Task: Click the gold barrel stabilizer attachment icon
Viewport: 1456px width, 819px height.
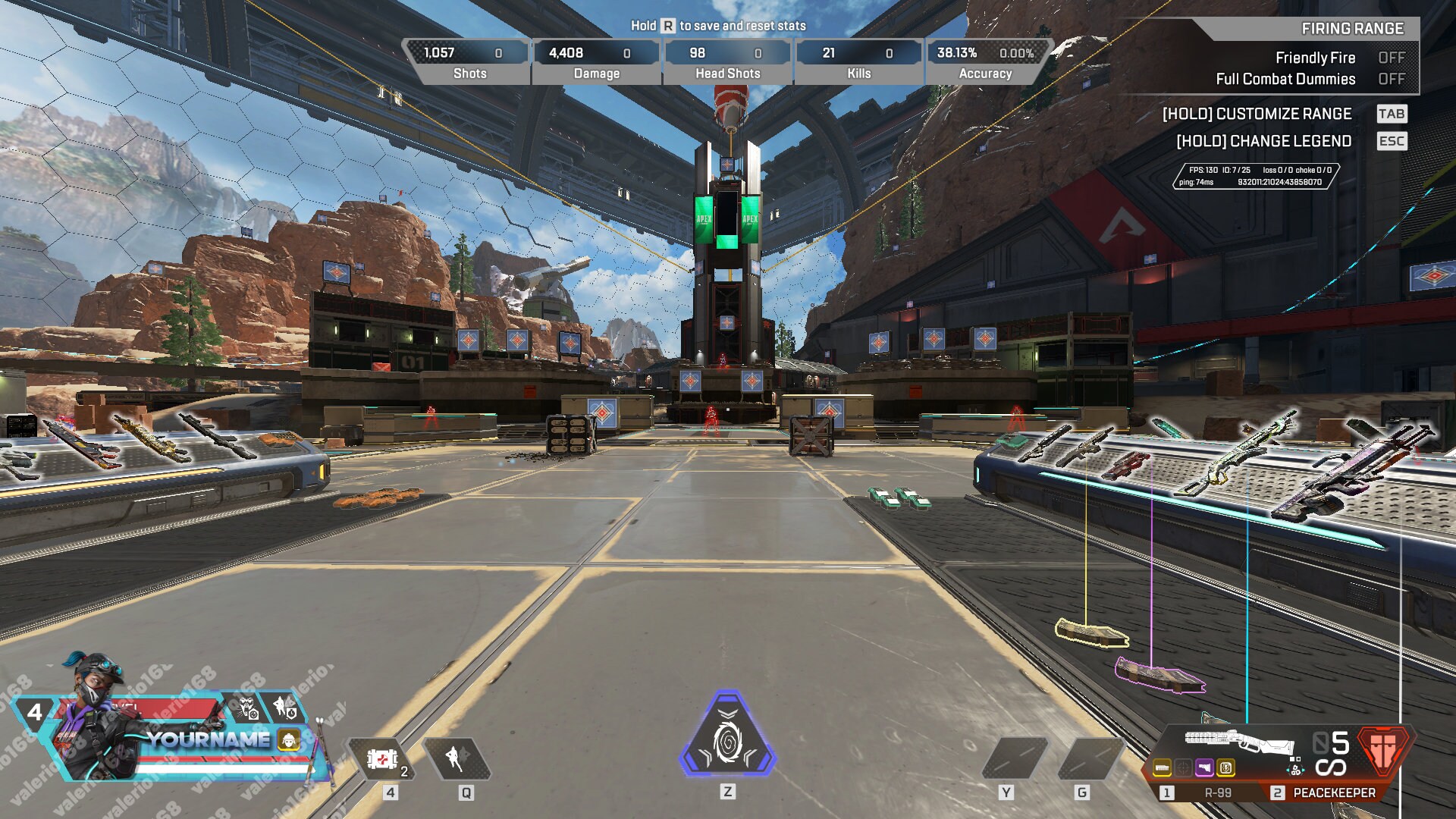Action: pos(1163,769)
